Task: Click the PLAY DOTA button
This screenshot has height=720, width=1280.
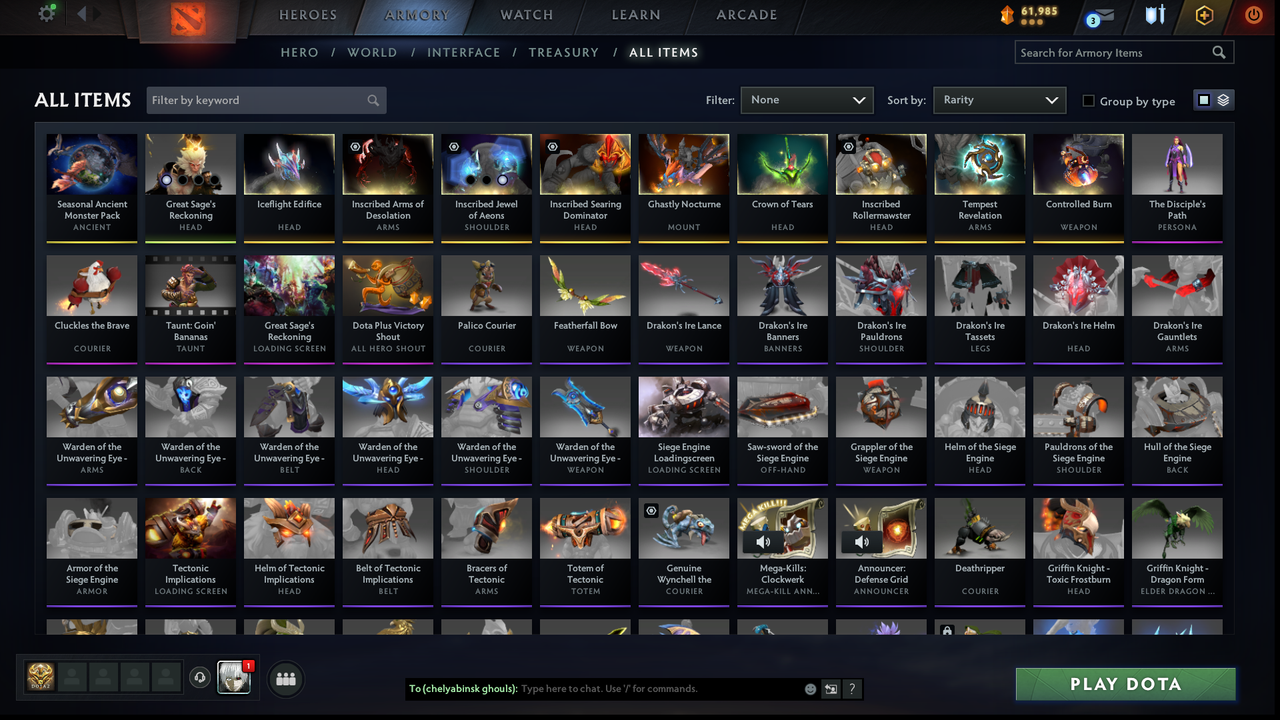Action: coord(1125,684)
